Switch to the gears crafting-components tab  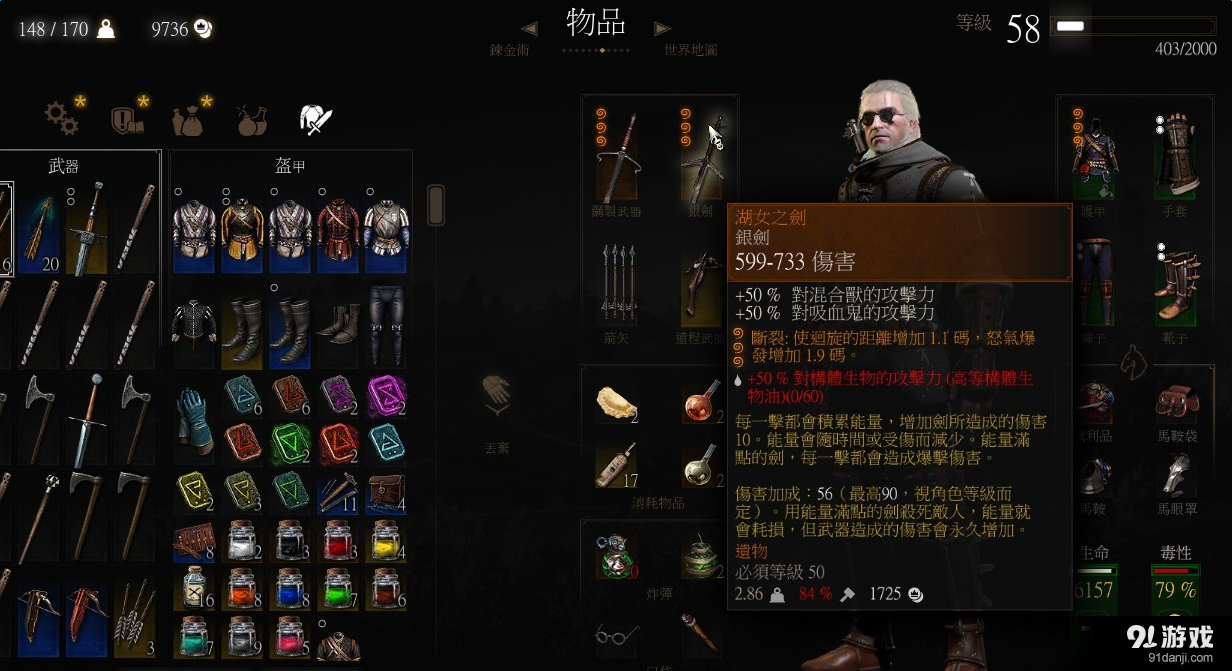[x=62, y=118]
